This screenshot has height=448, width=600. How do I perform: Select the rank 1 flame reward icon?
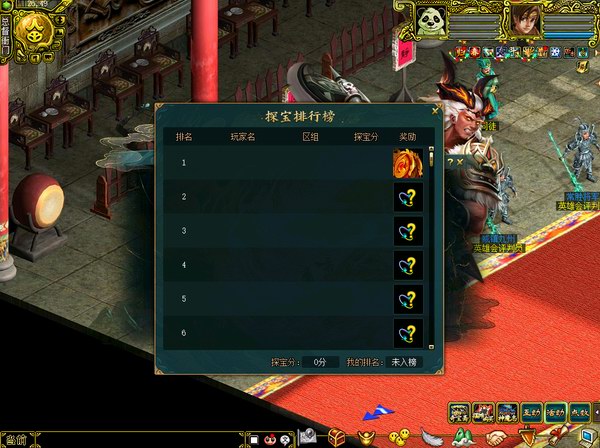[x=407, y=163]
